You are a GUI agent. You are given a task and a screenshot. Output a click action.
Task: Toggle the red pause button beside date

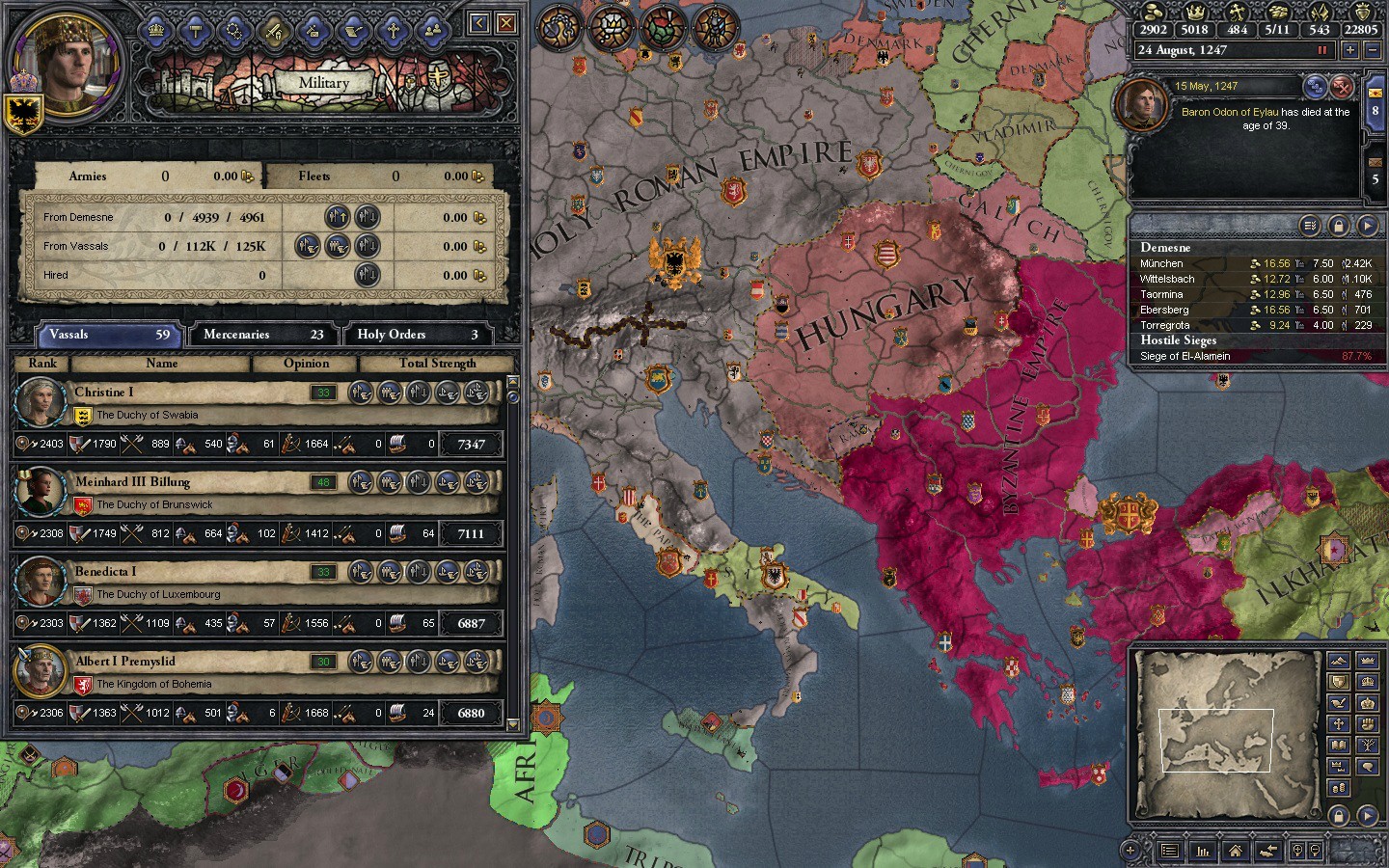[1321, 50]
